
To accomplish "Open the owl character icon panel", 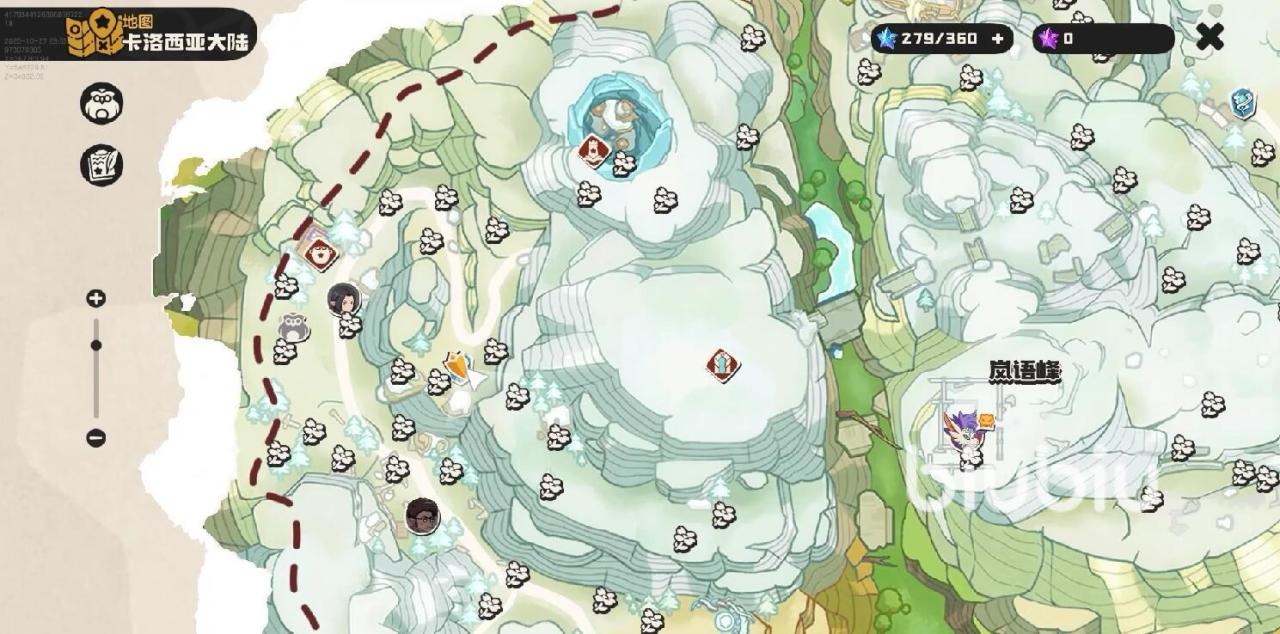I will [101, 103].
